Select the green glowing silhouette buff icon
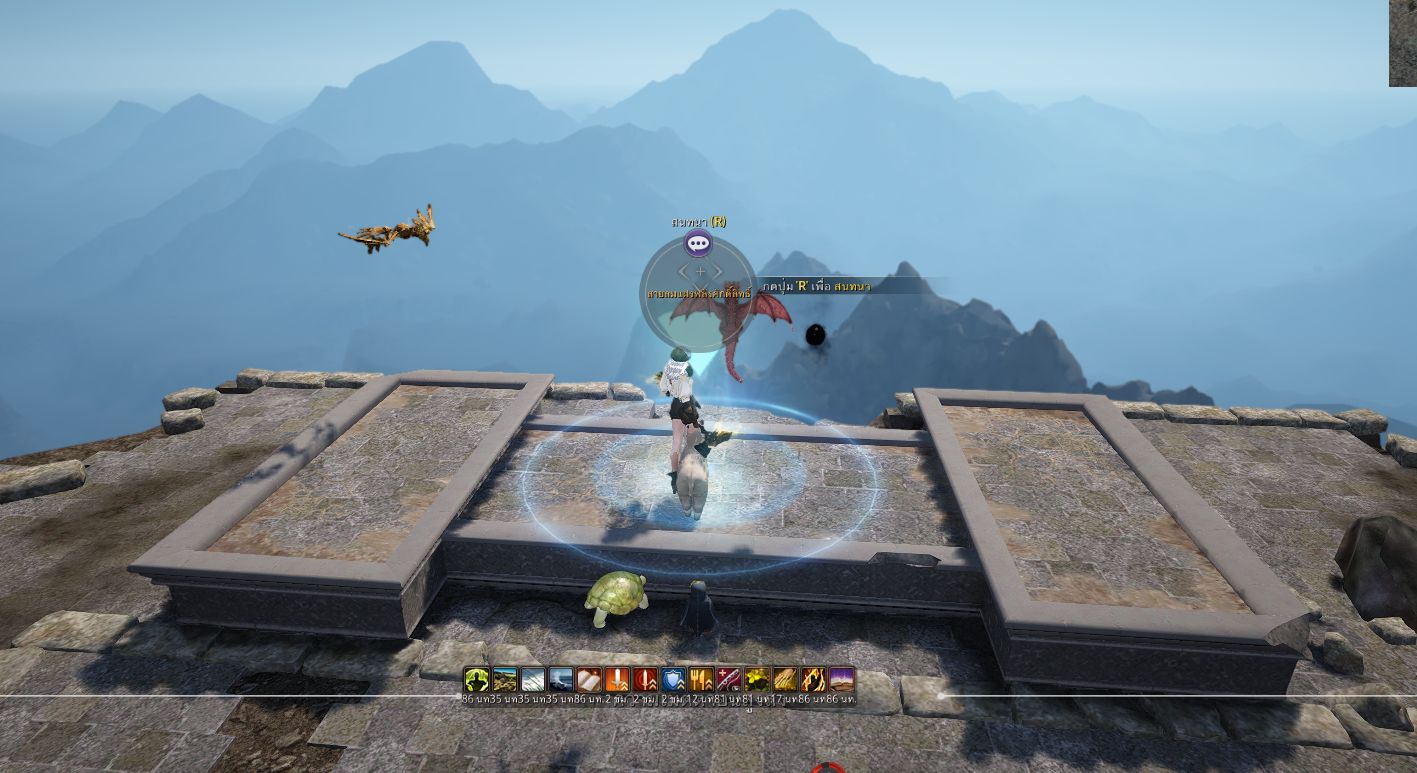This screenshot has height=773, width=1417. [476, 680]
